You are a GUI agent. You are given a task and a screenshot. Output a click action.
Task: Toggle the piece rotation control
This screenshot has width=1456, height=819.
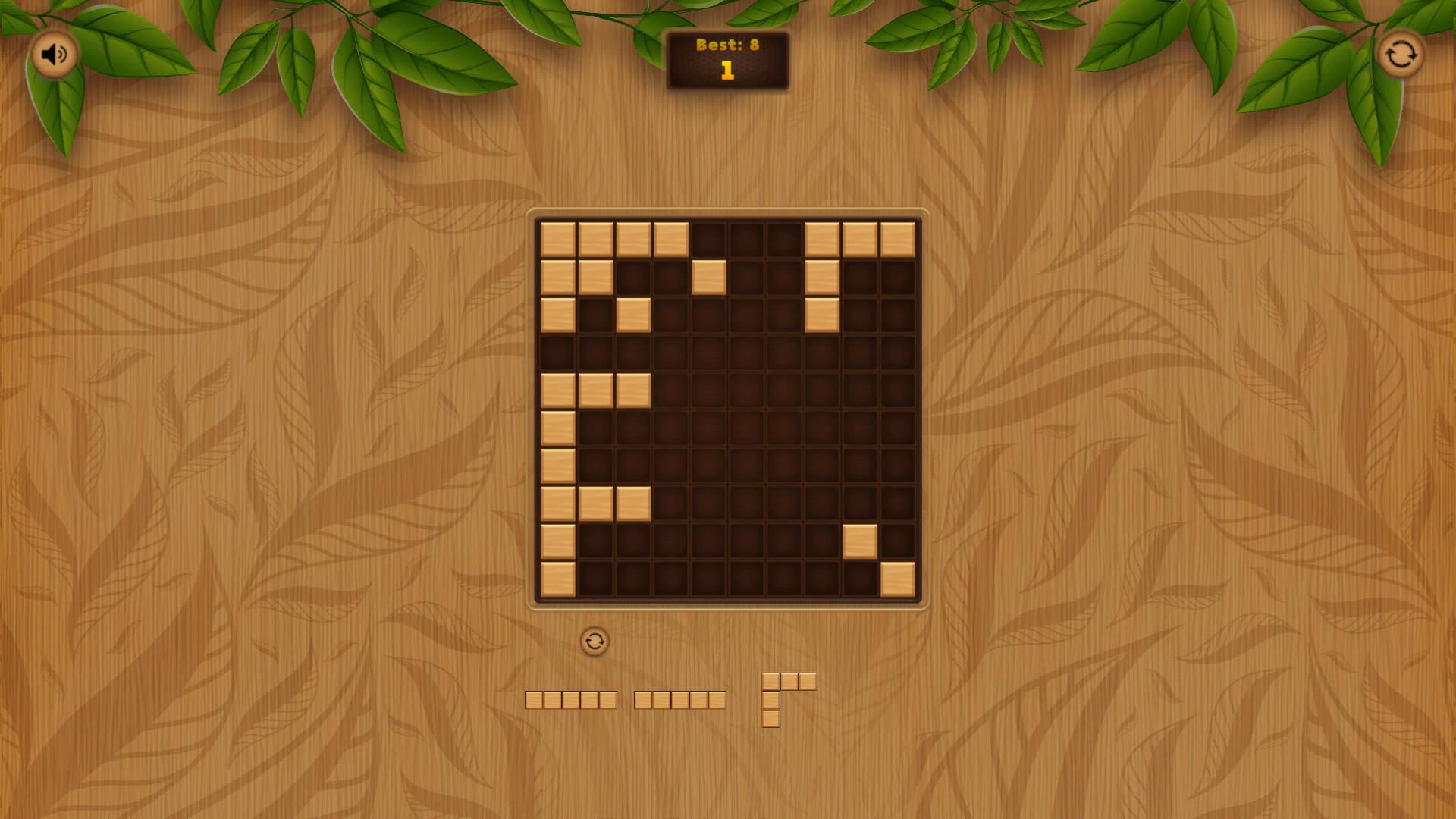coord(595,641)
